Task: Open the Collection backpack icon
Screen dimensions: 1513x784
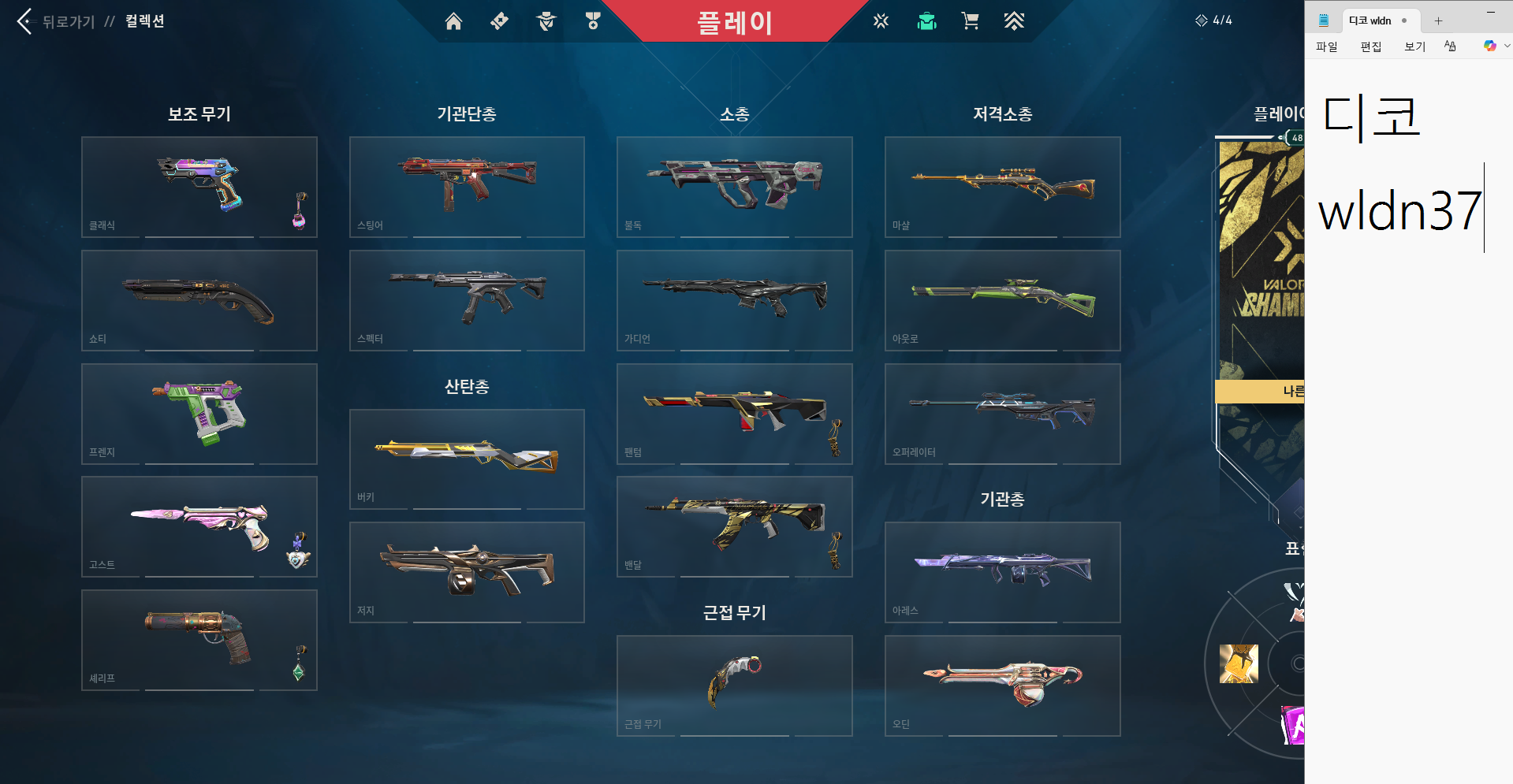Action: (x=926, y=21)
